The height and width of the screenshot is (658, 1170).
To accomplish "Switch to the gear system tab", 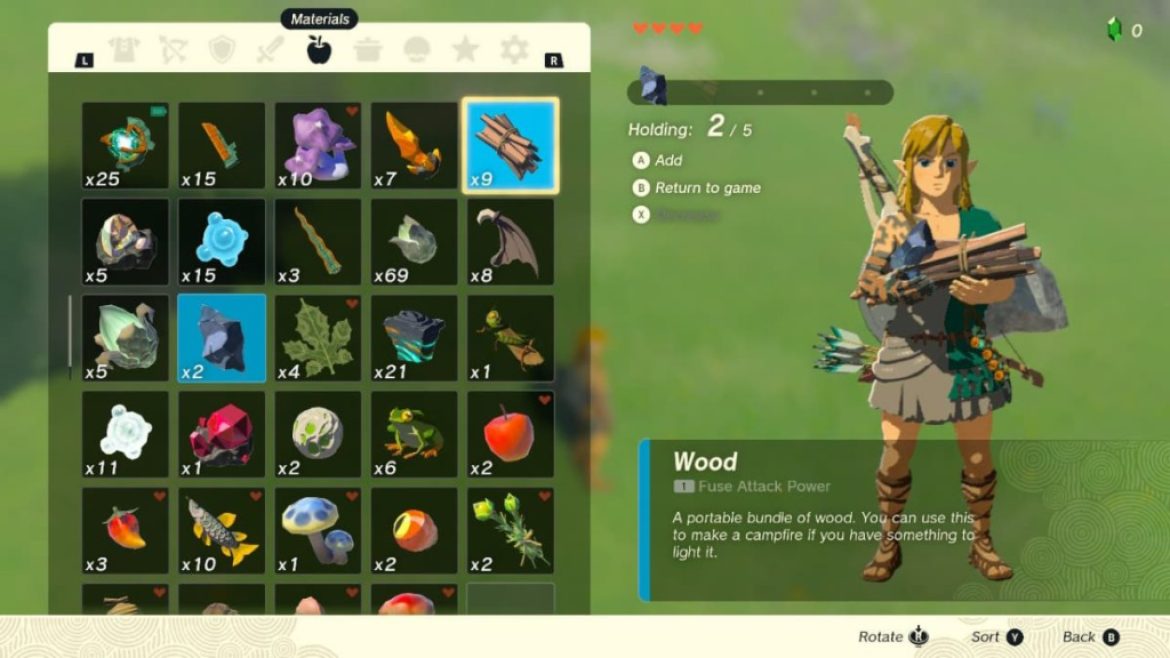I will (x=514, y=50).
